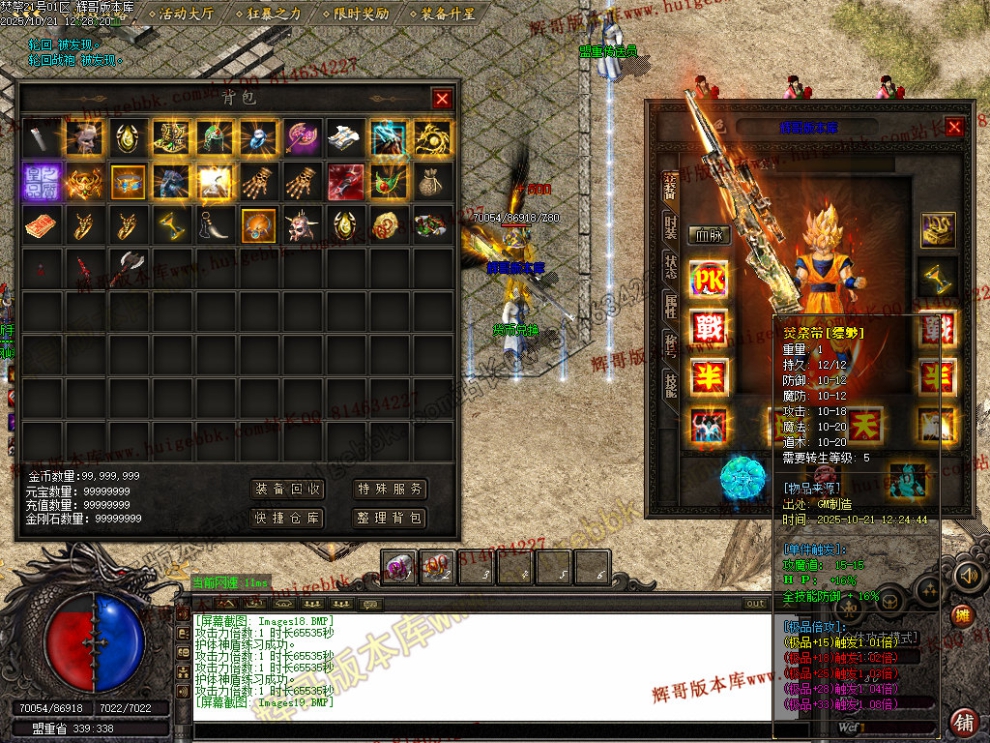Open 特殊服务 special services

tap(390, 489)
